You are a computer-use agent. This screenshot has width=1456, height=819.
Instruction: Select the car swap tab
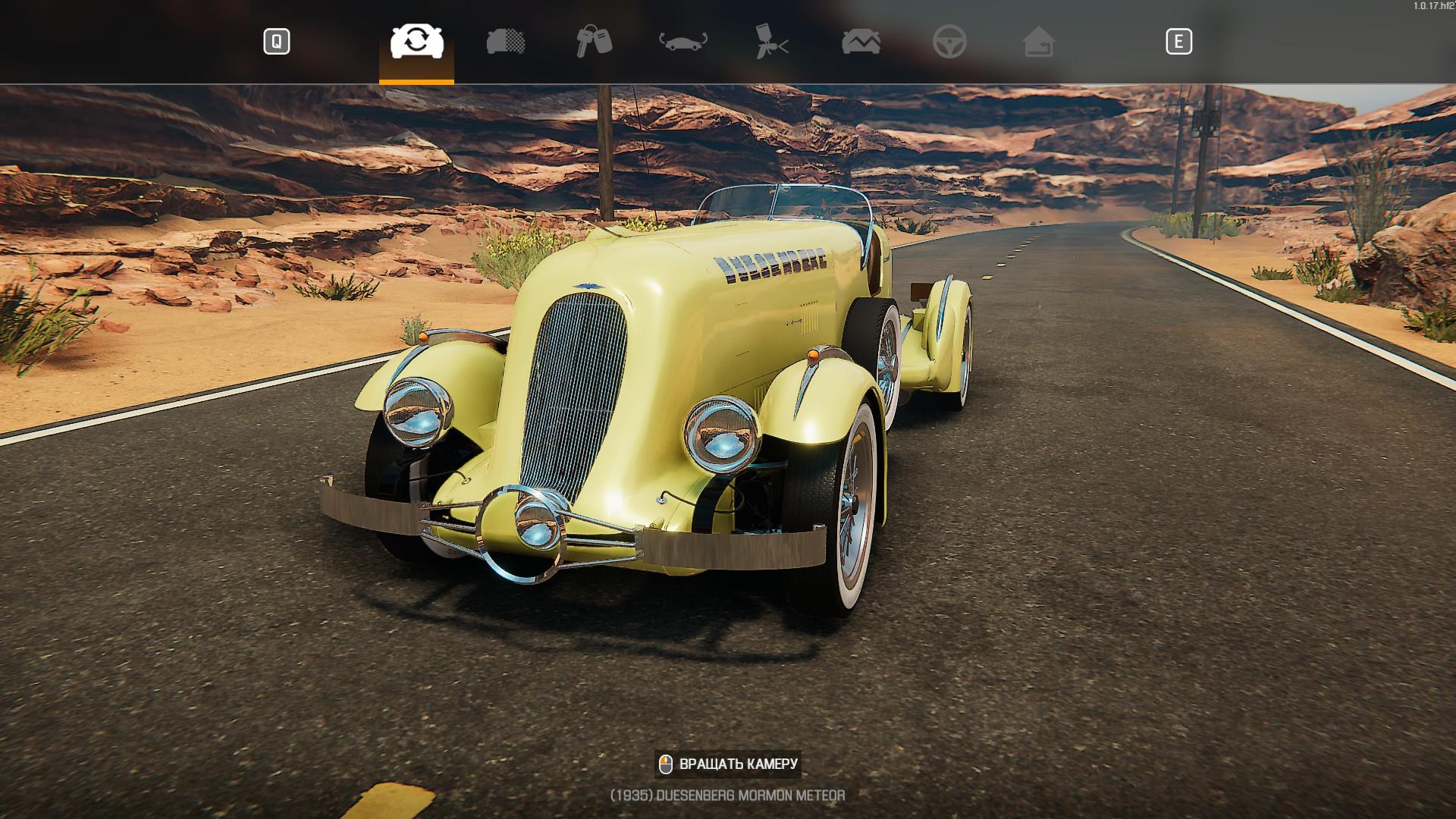tap(416, 42)
